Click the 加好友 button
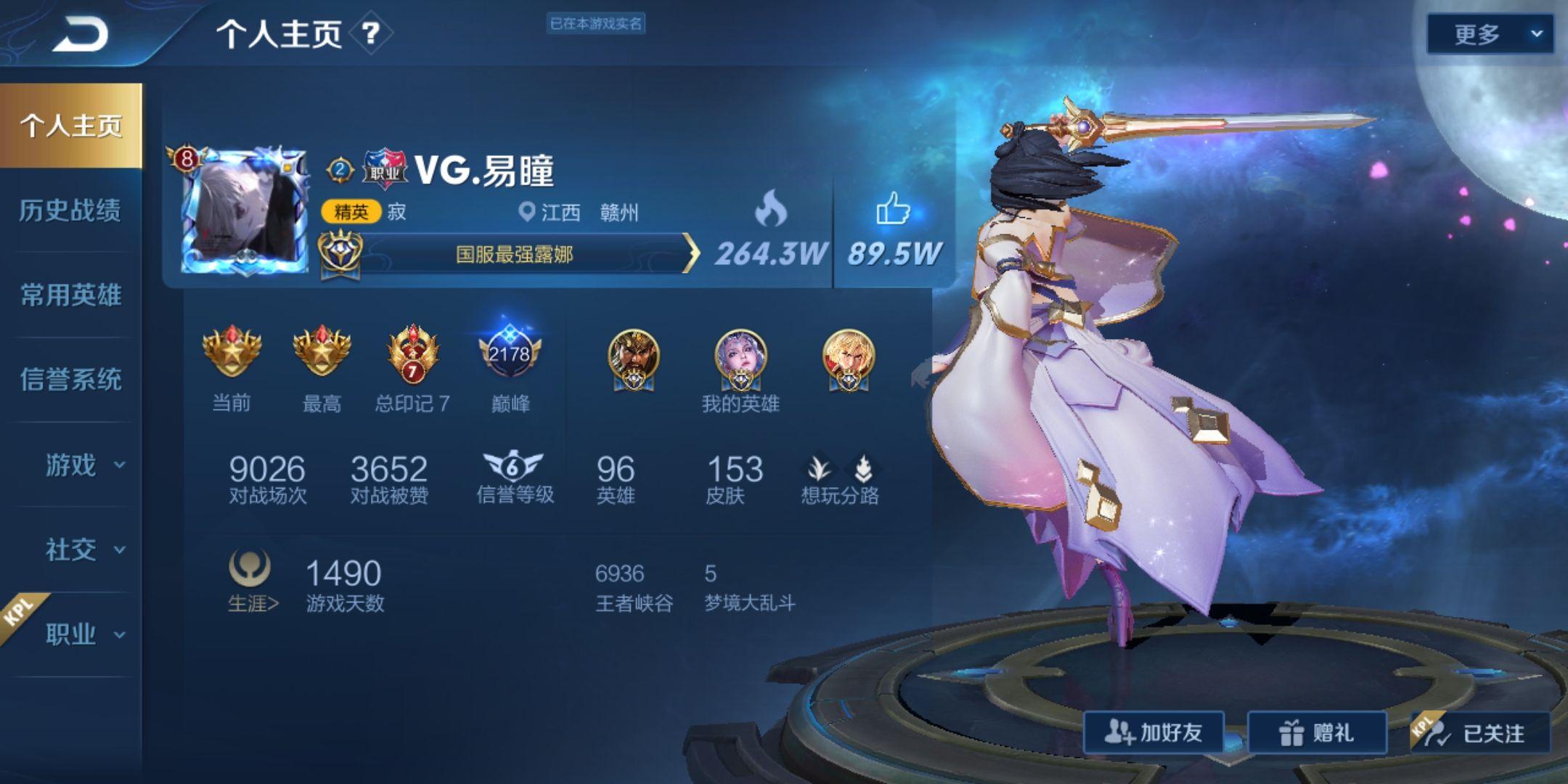The image size is (1568, 784). tap(1154, 732)
